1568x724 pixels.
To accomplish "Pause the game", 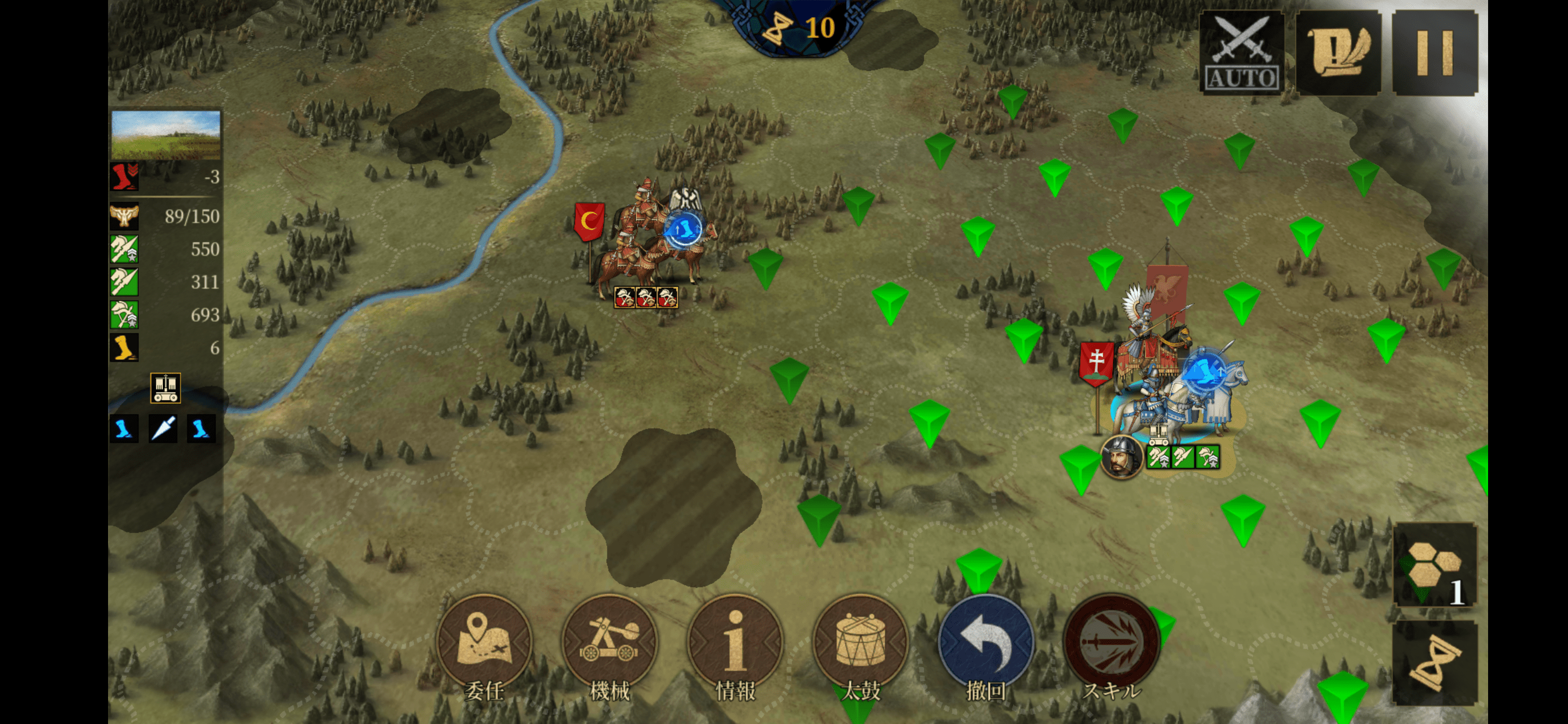I will point(1434,53).
